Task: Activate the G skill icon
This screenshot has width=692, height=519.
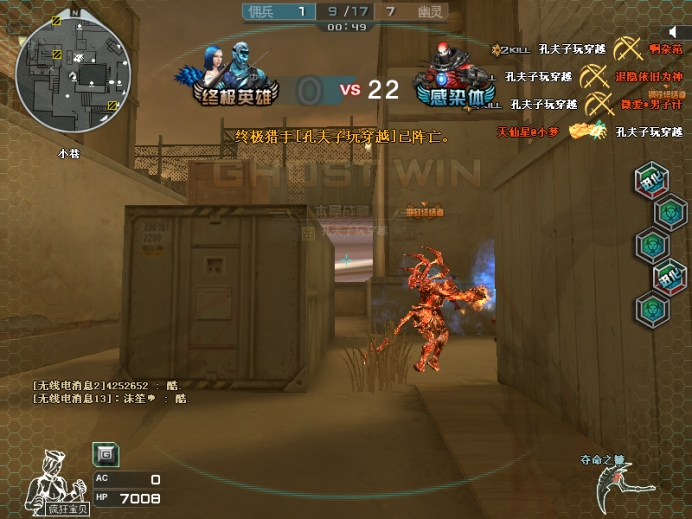Action: pos(105,455)
